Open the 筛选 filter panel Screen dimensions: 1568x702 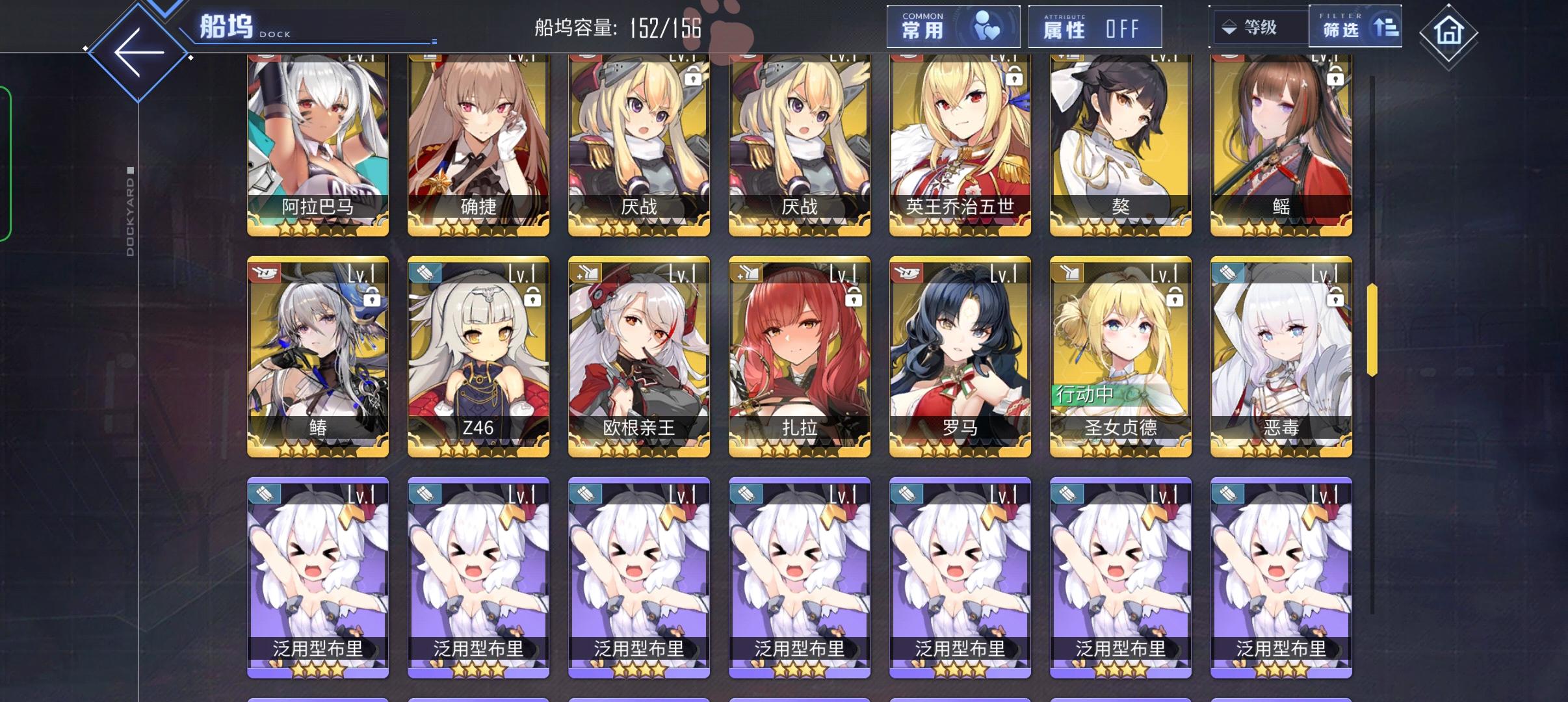(1355, 26)
